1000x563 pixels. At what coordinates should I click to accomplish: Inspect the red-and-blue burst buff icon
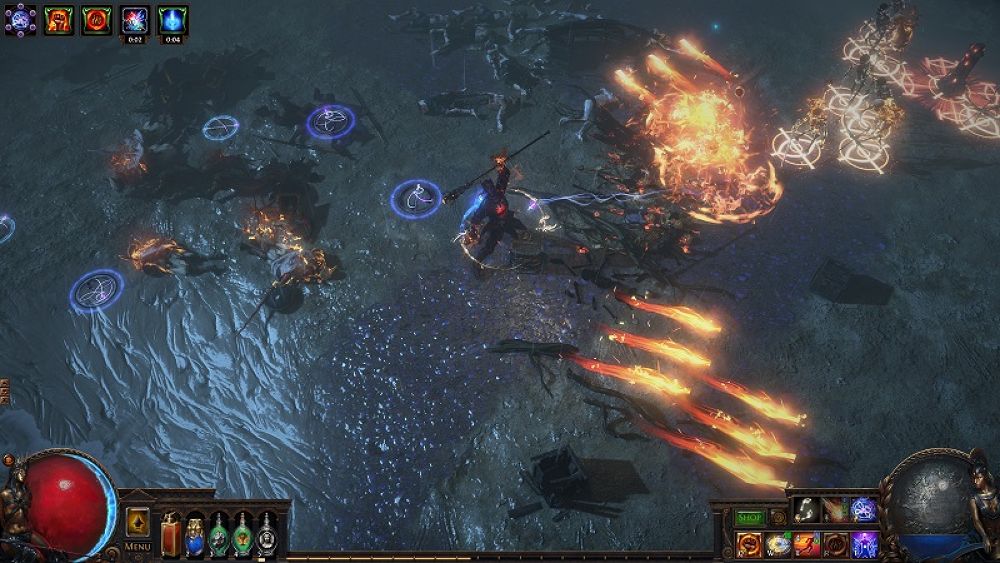(x=134, y=19)
